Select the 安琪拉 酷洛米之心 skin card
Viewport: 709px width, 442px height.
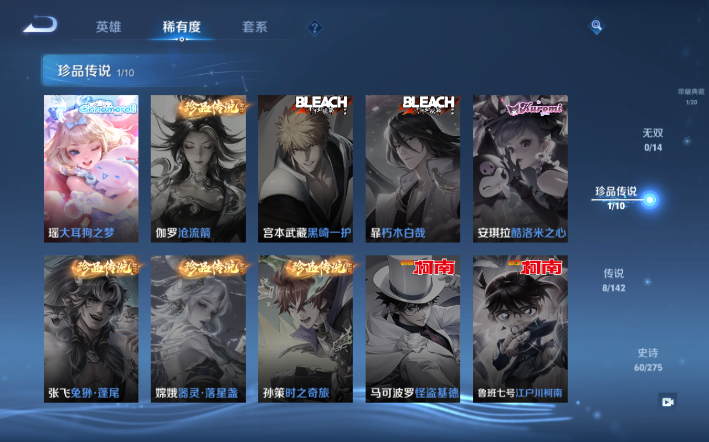click(520, 168)
